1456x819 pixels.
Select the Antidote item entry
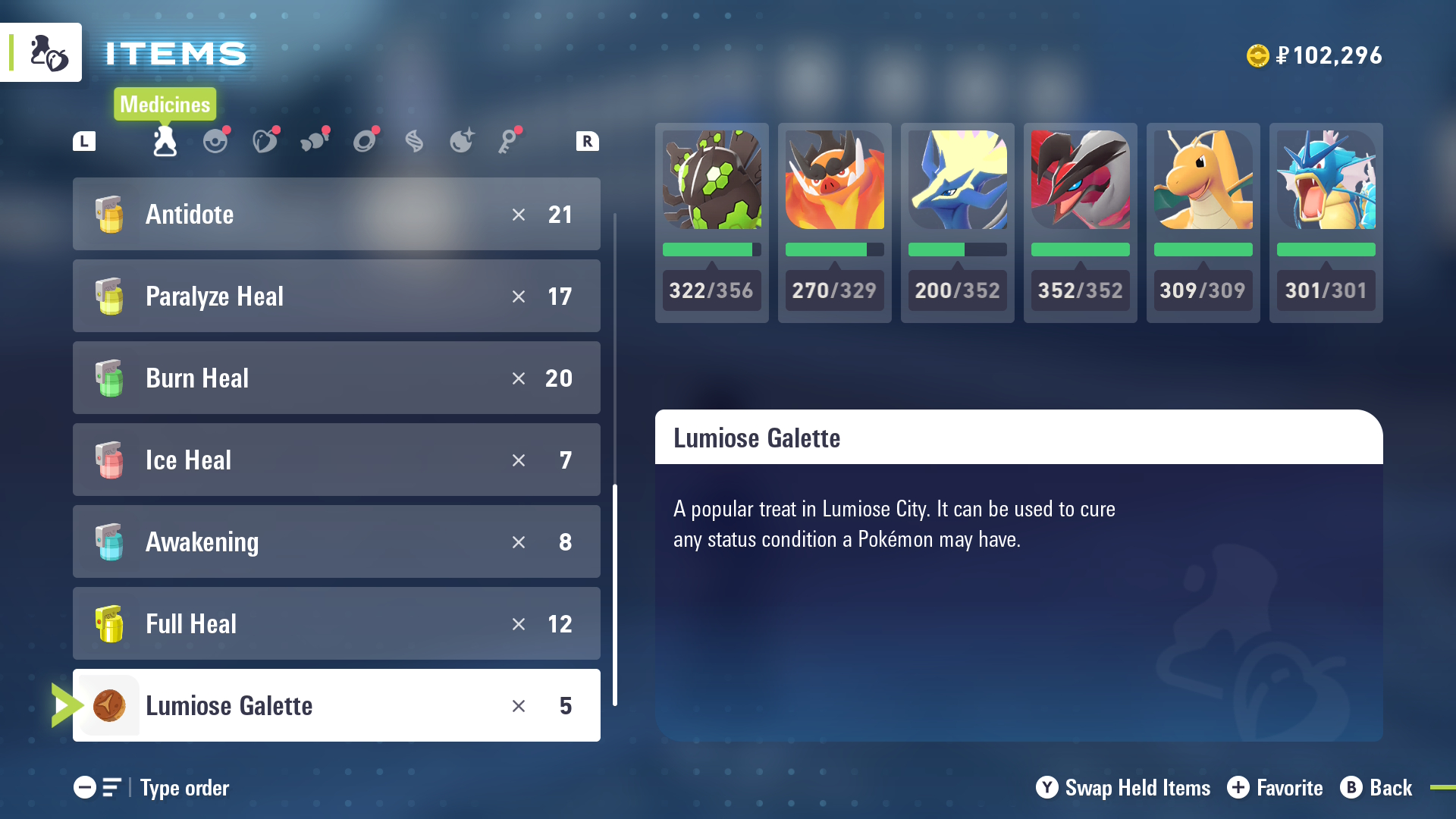(x=336, y=215)
